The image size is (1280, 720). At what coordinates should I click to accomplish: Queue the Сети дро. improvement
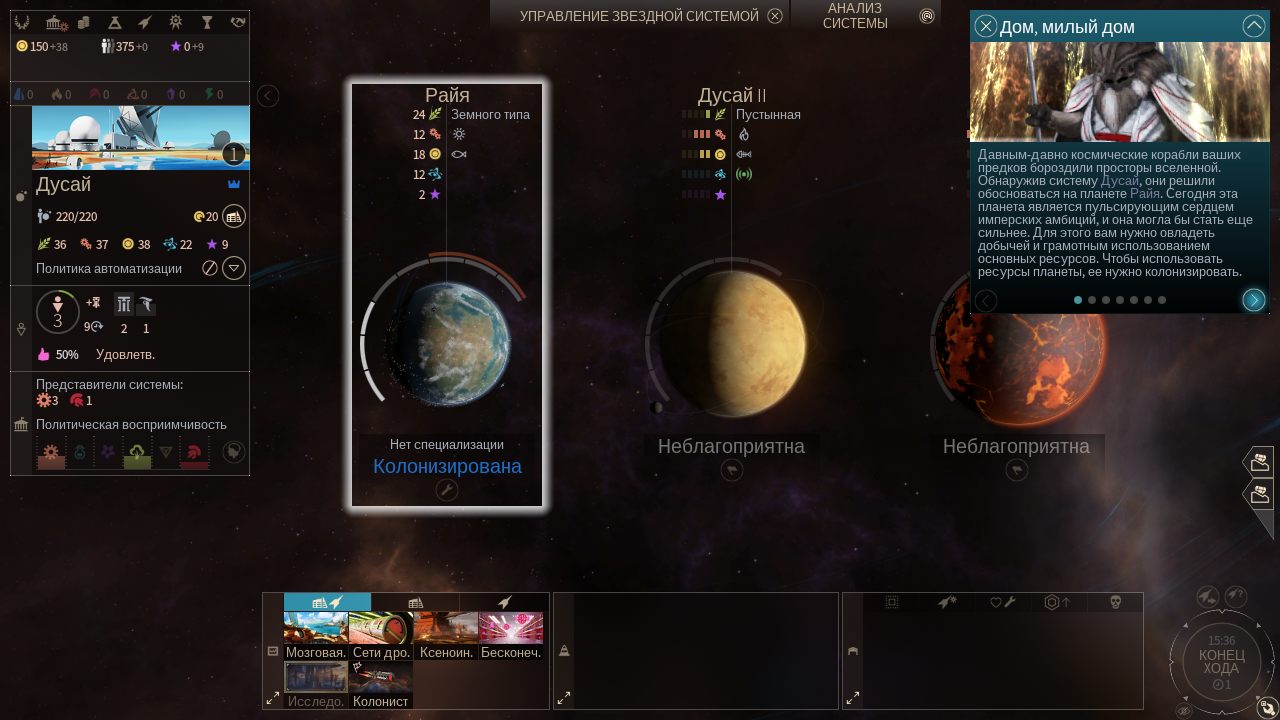click(381, 635)
